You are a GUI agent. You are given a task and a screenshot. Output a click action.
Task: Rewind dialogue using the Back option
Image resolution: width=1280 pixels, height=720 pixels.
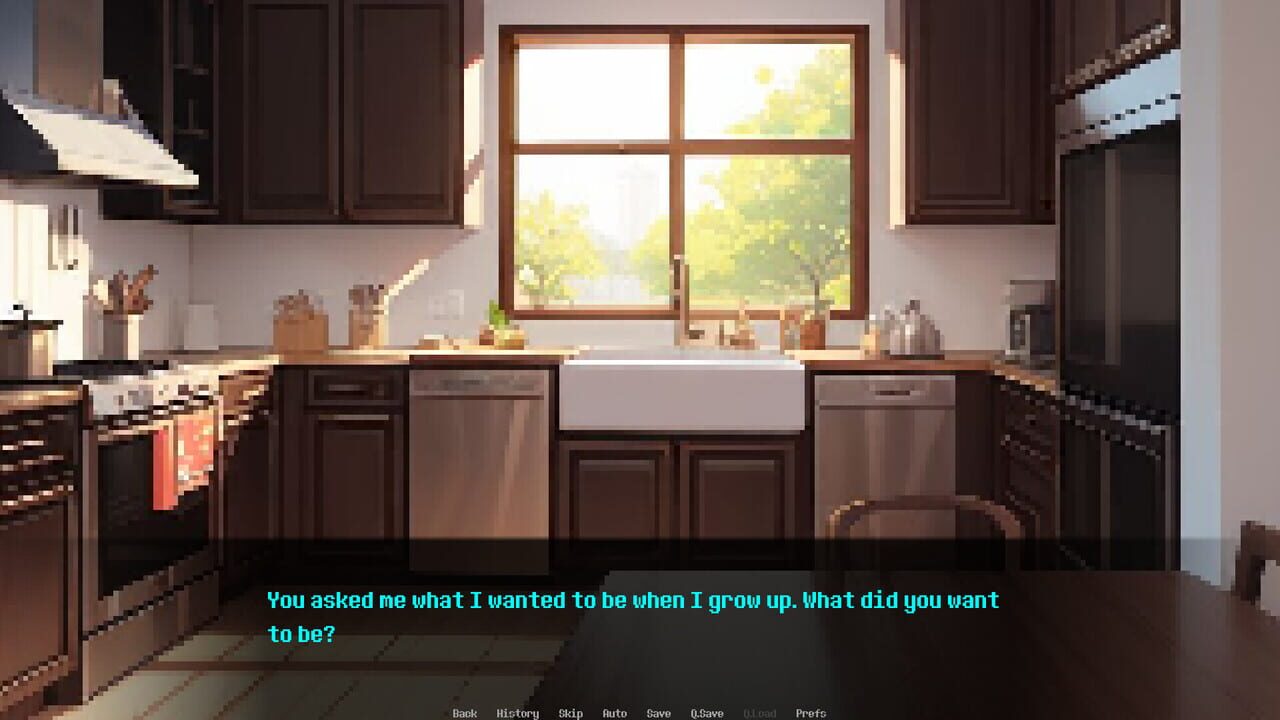coord(464,713)
